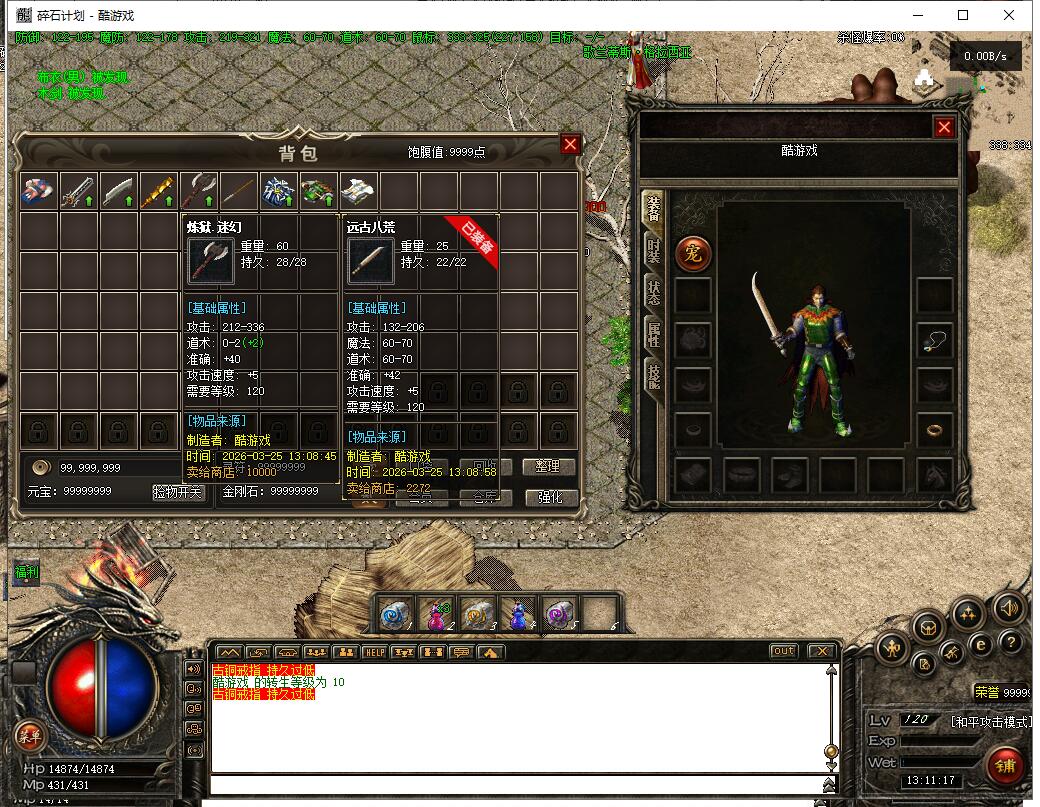Viewport: 1040px width, 807px height.
Task: Click the 整理 sort button
Action: [x=547, y=467]
